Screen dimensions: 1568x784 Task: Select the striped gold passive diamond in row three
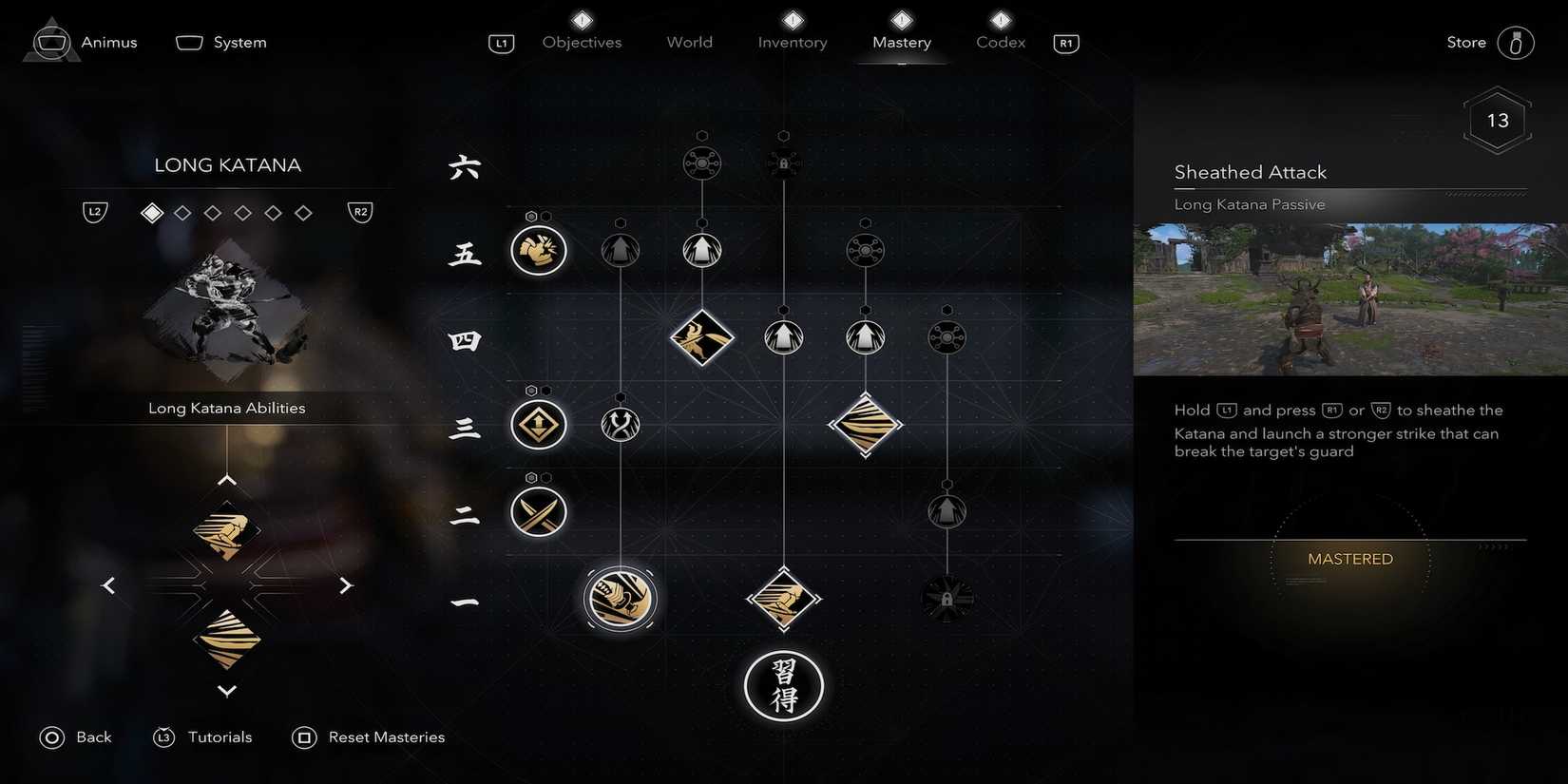coord(865,426)
